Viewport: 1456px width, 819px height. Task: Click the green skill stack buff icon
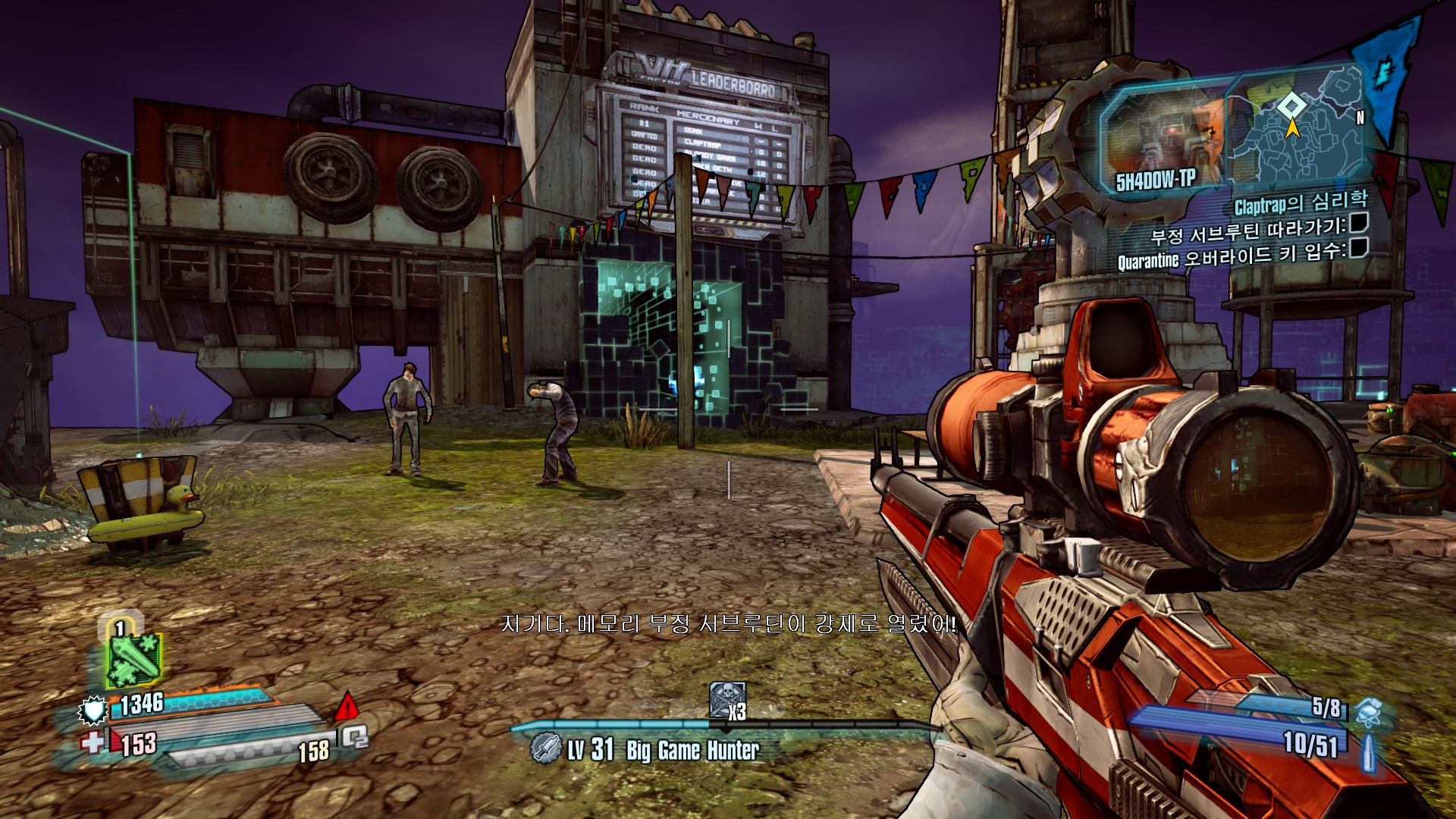coord(133,657)
